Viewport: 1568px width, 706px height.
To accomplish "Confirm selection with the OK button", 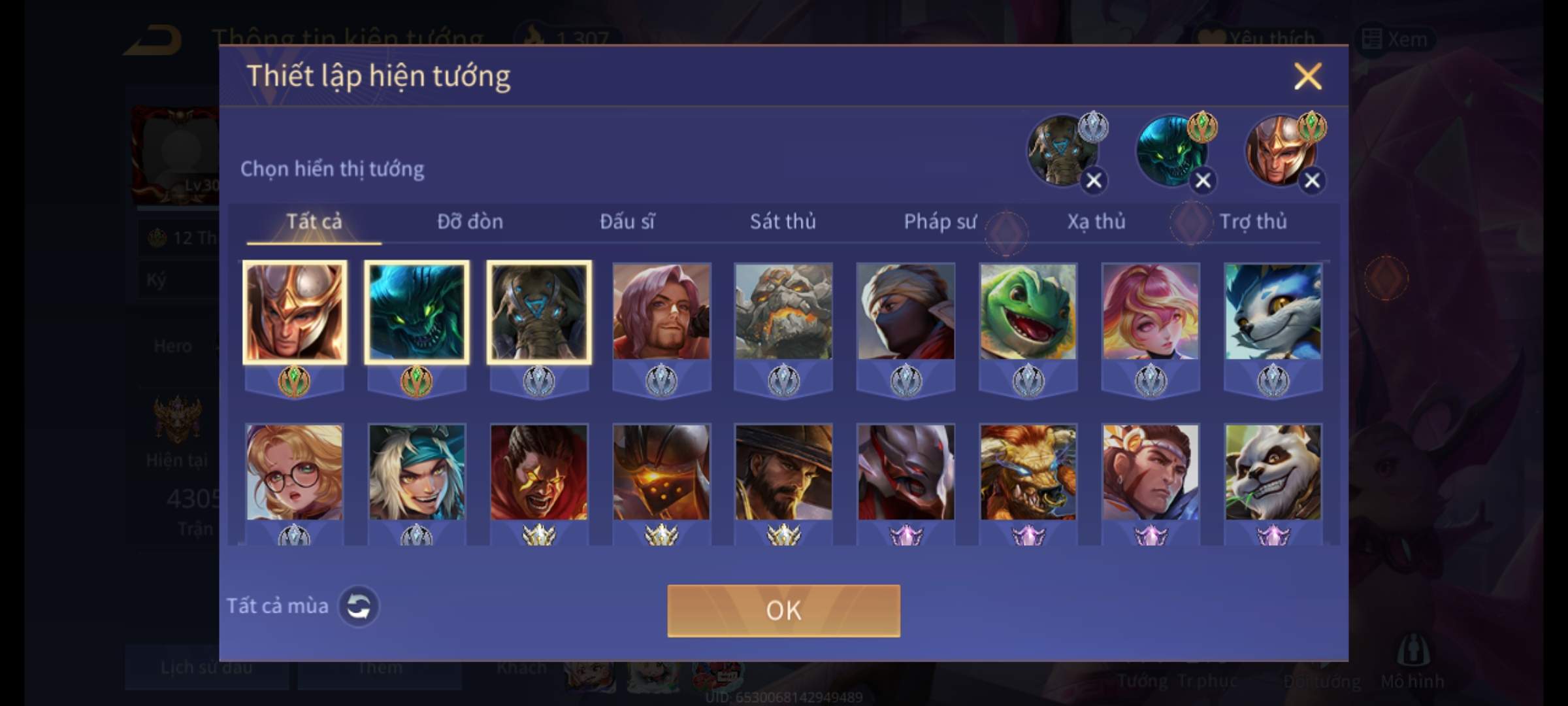I will tap(783, 611).
